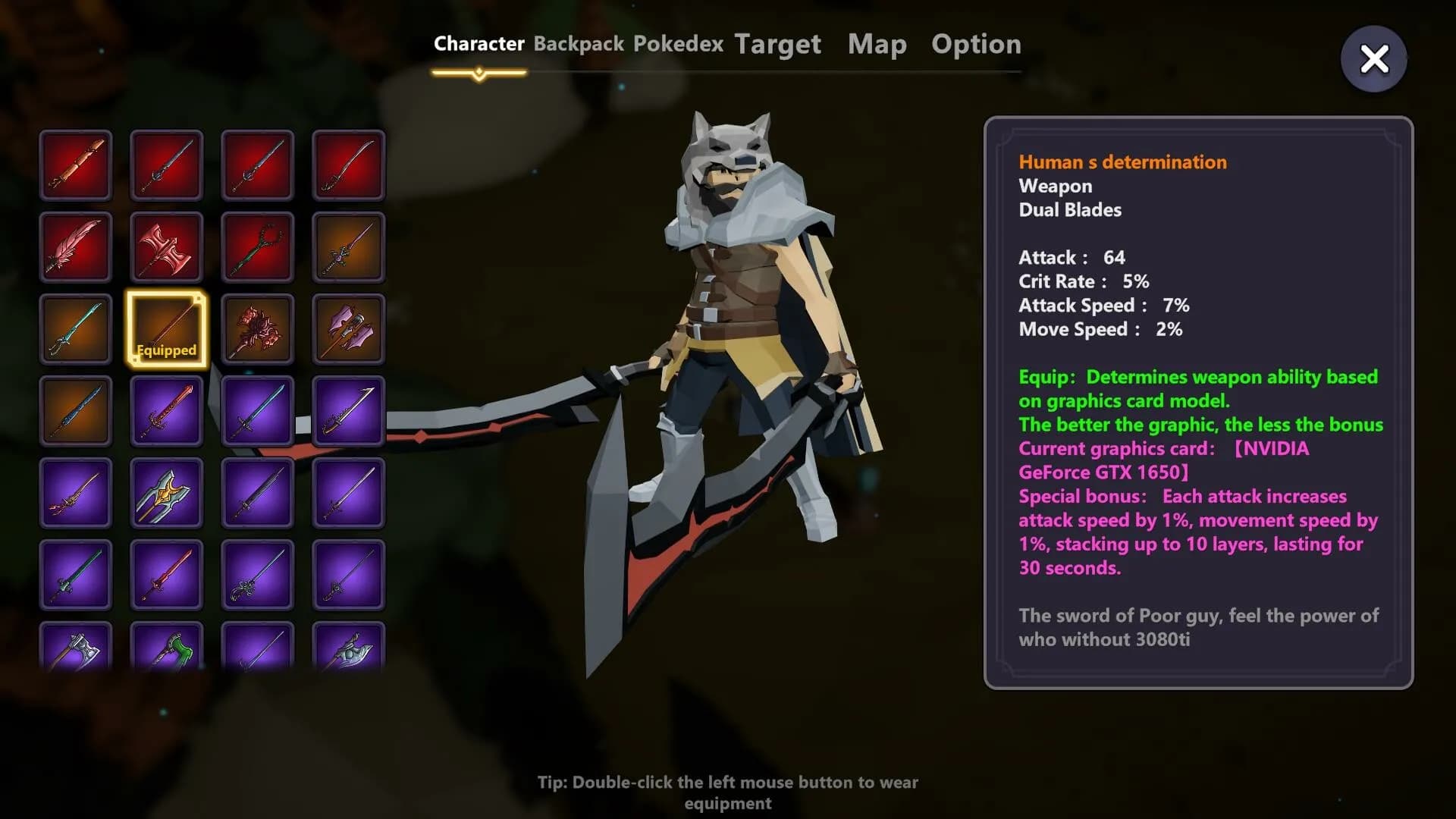The height and width of the screenshot is (819, 1456).
Task: Open the Option tab
Action: coord(976,44)
